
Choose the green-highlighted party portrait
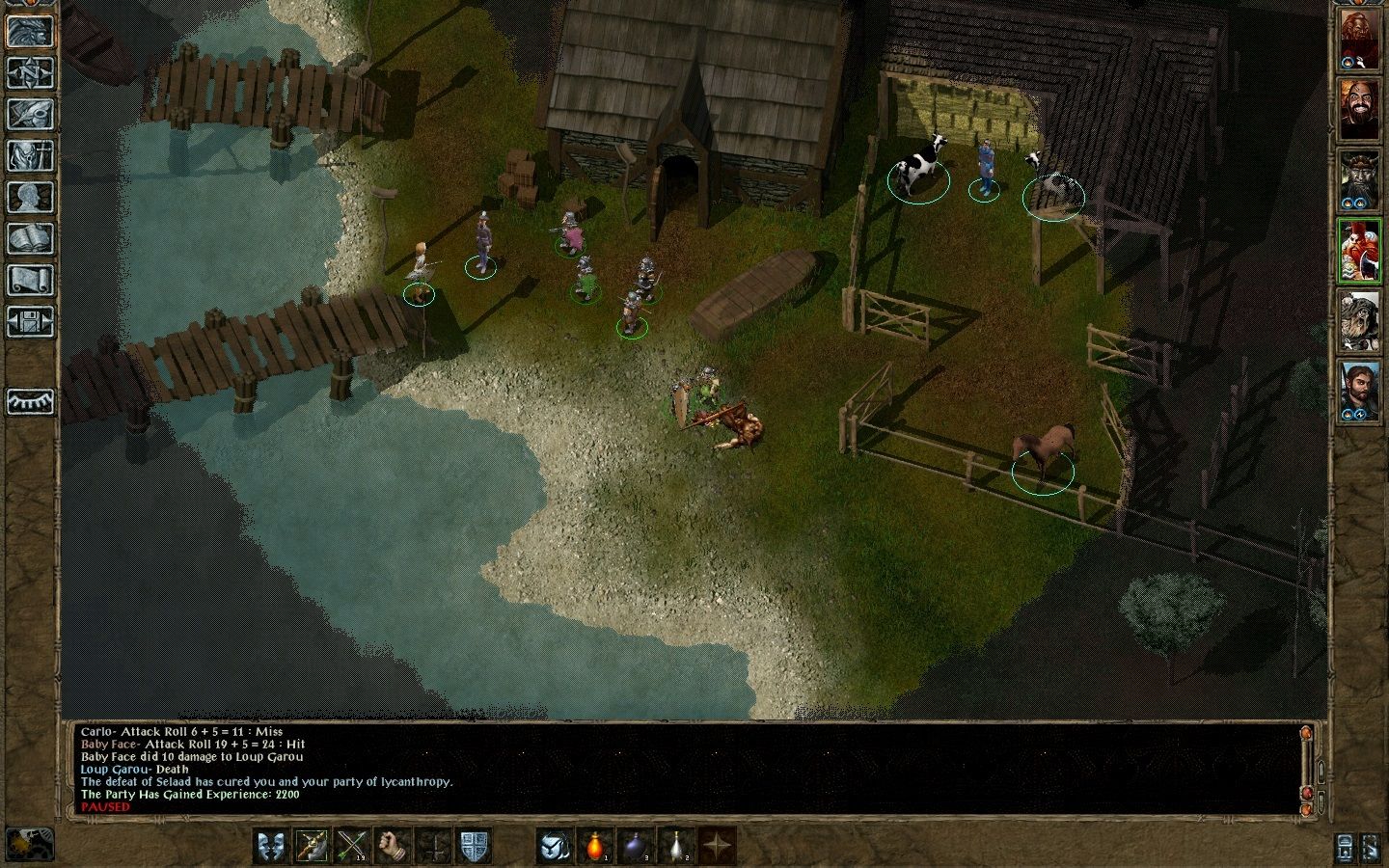click(x=1359, y=250)
